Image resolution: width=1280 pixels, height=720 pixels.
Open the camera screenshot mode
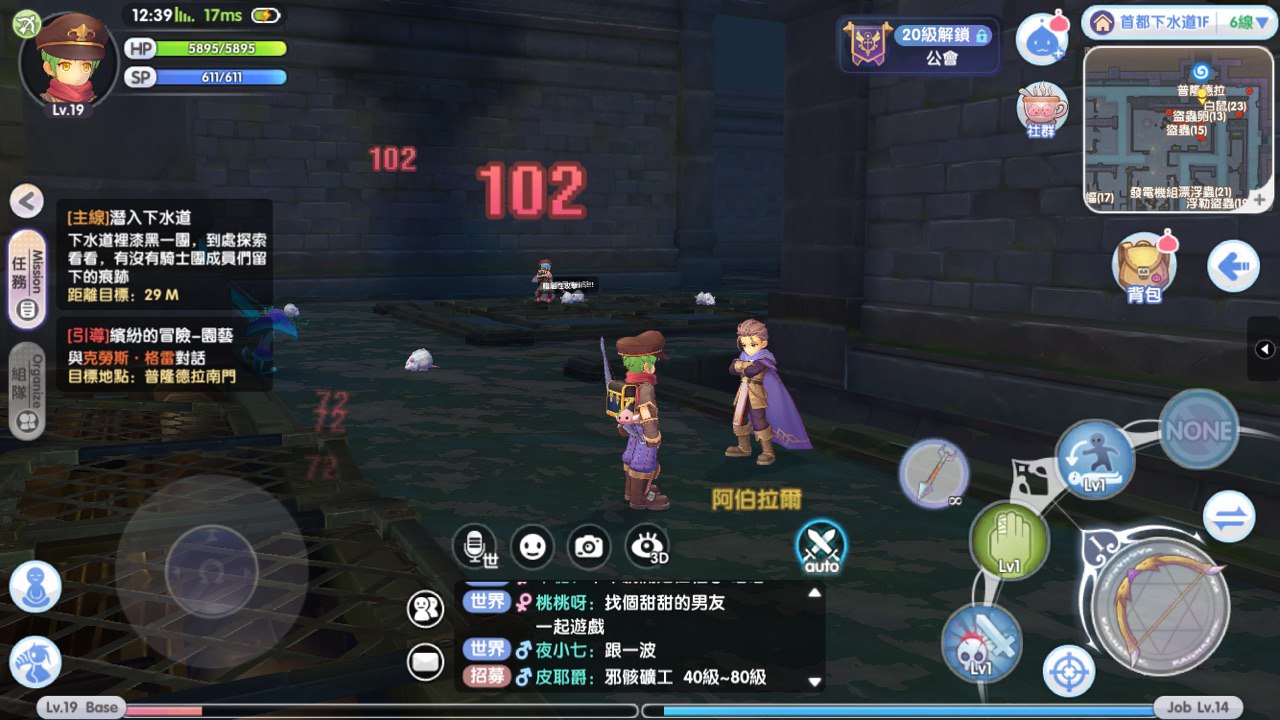point(589,546)
